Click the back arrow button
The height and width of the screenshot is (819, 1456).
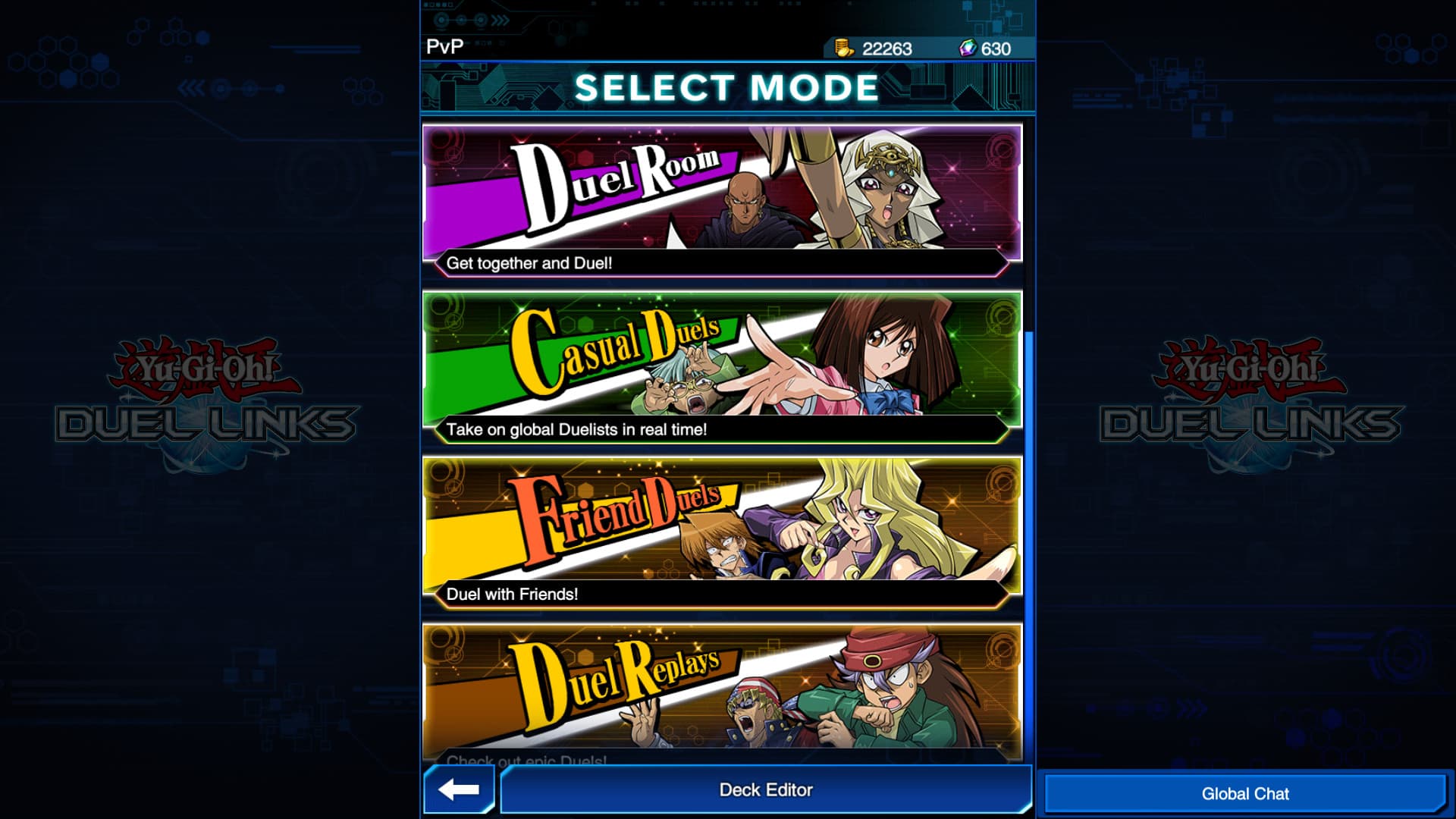coord(455,789)
